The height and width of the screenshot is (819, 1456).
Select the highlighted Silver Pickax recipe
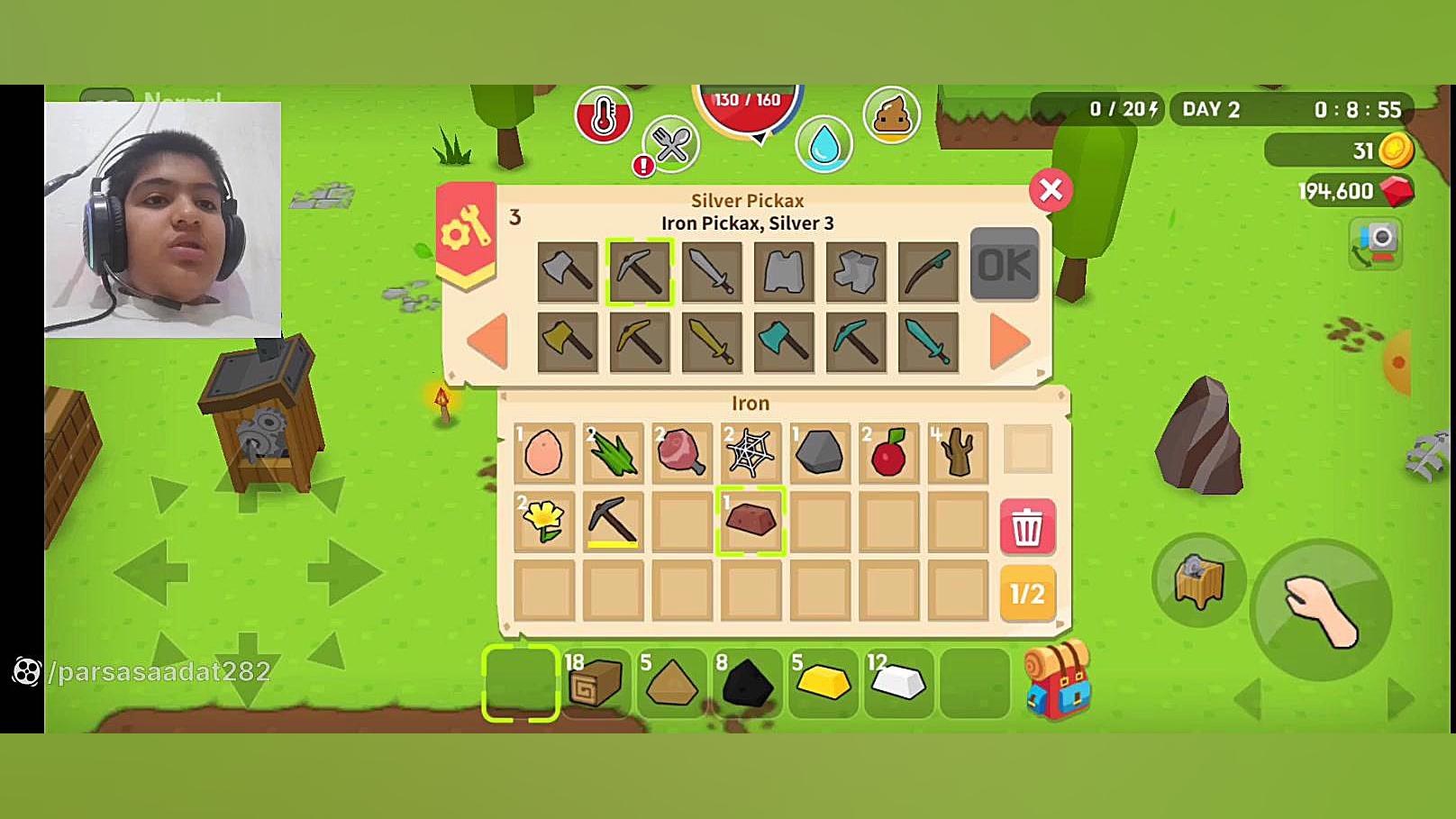click(x=639, y=271)
